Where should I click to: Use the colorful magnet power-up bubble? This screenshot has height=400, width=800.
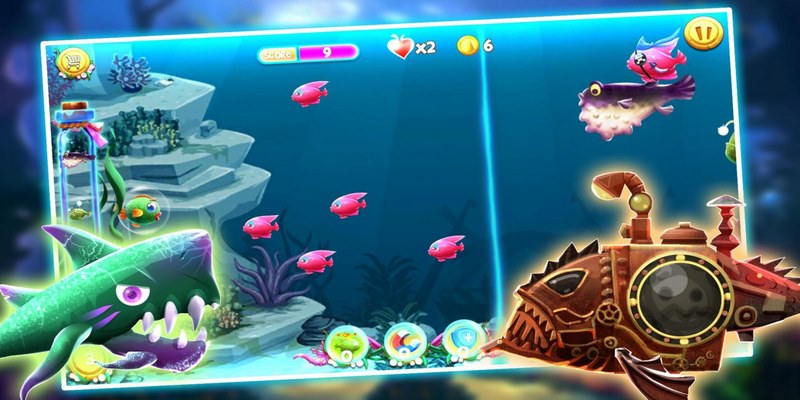coord(403,340)
